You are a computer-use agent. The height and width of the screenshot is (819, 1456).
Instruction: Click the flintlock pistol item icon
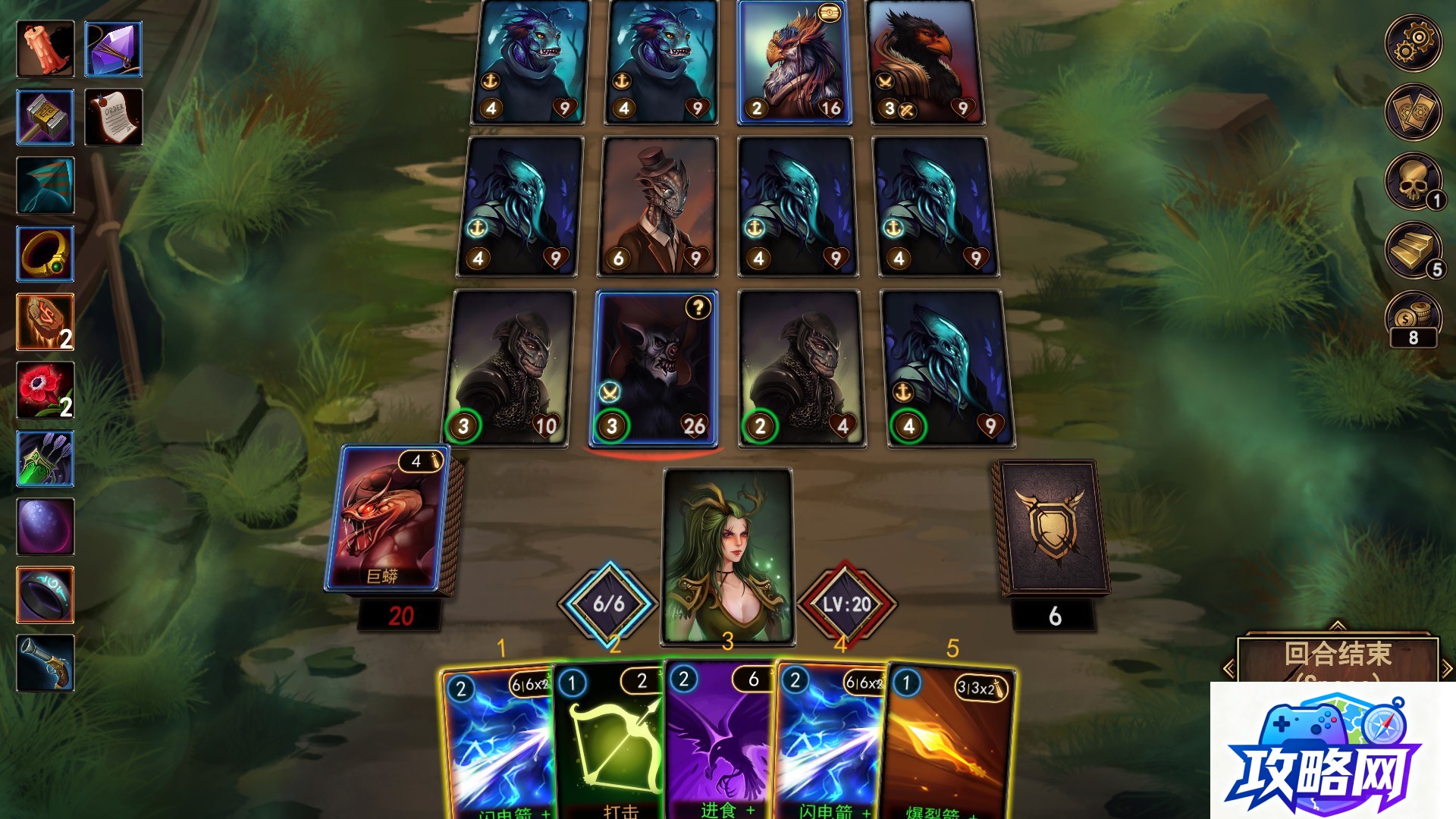click(44, 664)
